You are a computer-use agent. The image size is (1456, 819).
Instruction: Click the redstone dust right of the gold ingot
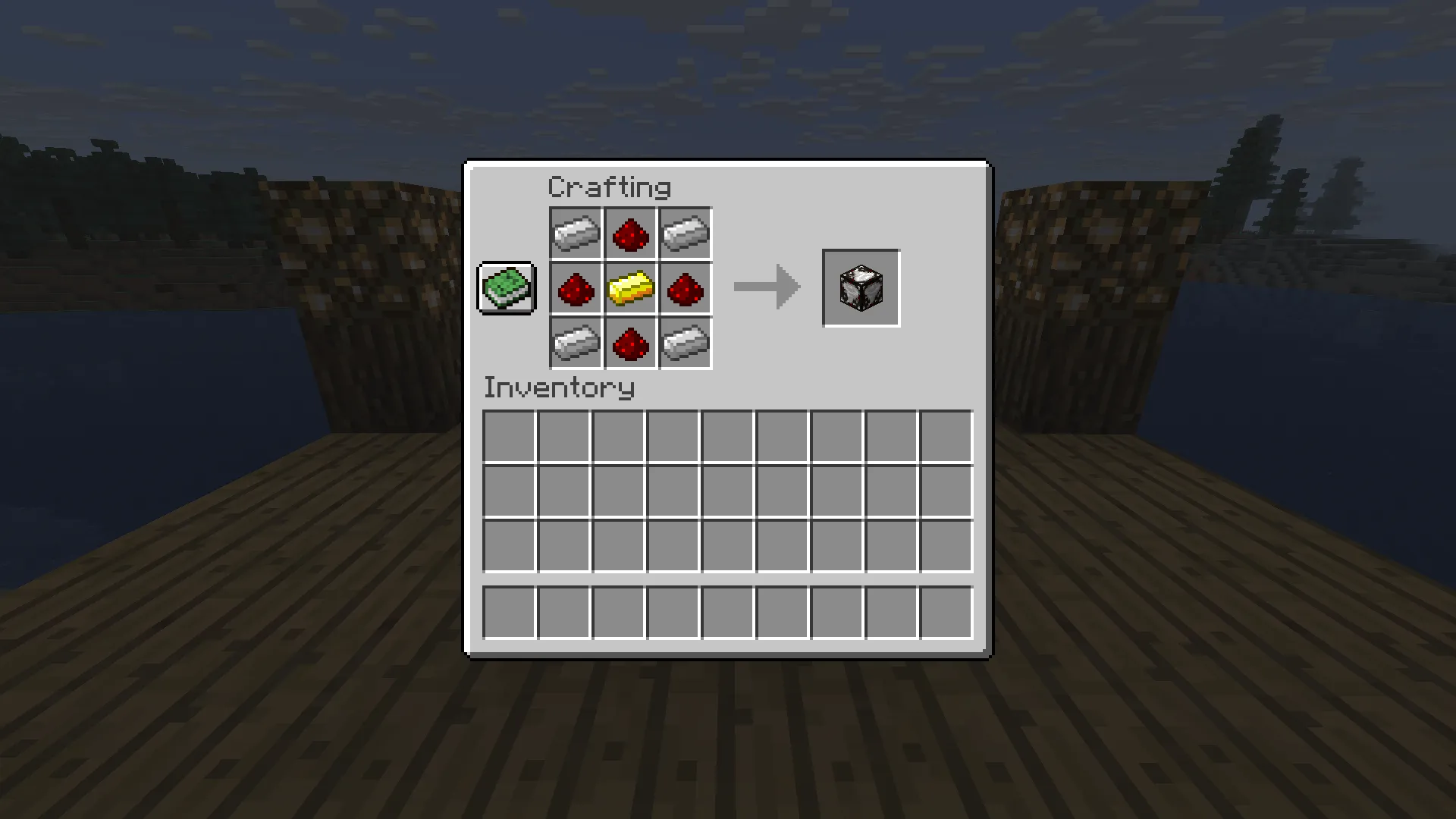pyautogui.click(x=686, y=289)
